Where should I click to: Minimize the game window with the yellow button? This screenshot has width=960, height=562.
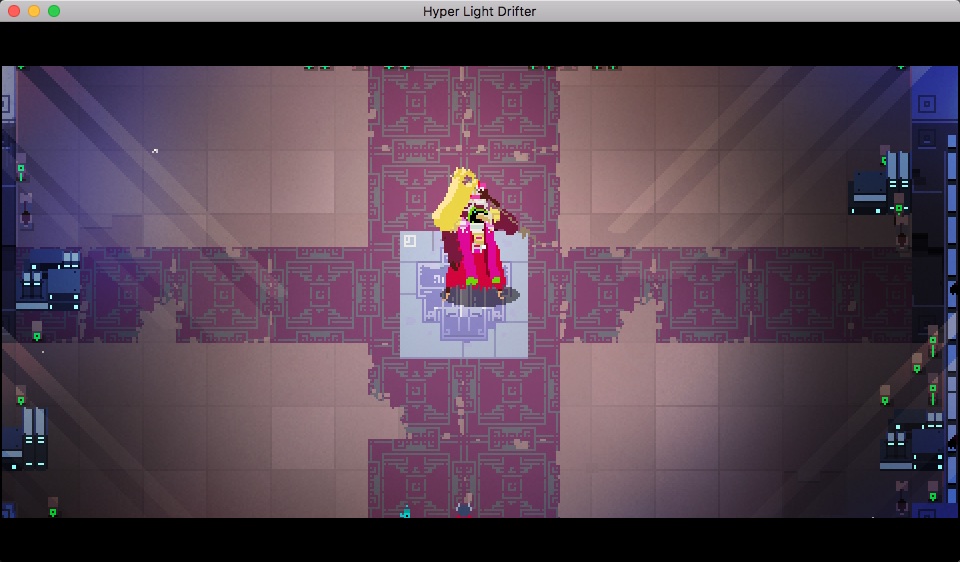[34, 11]
